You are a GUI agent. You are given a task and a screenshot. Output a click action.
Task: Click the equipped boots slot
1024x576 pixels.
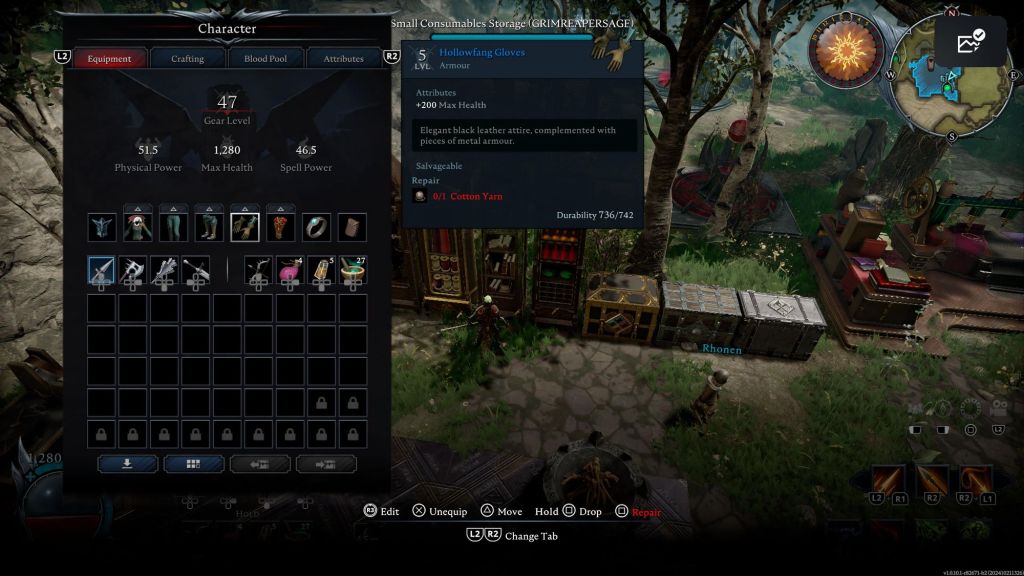point(210,227)
